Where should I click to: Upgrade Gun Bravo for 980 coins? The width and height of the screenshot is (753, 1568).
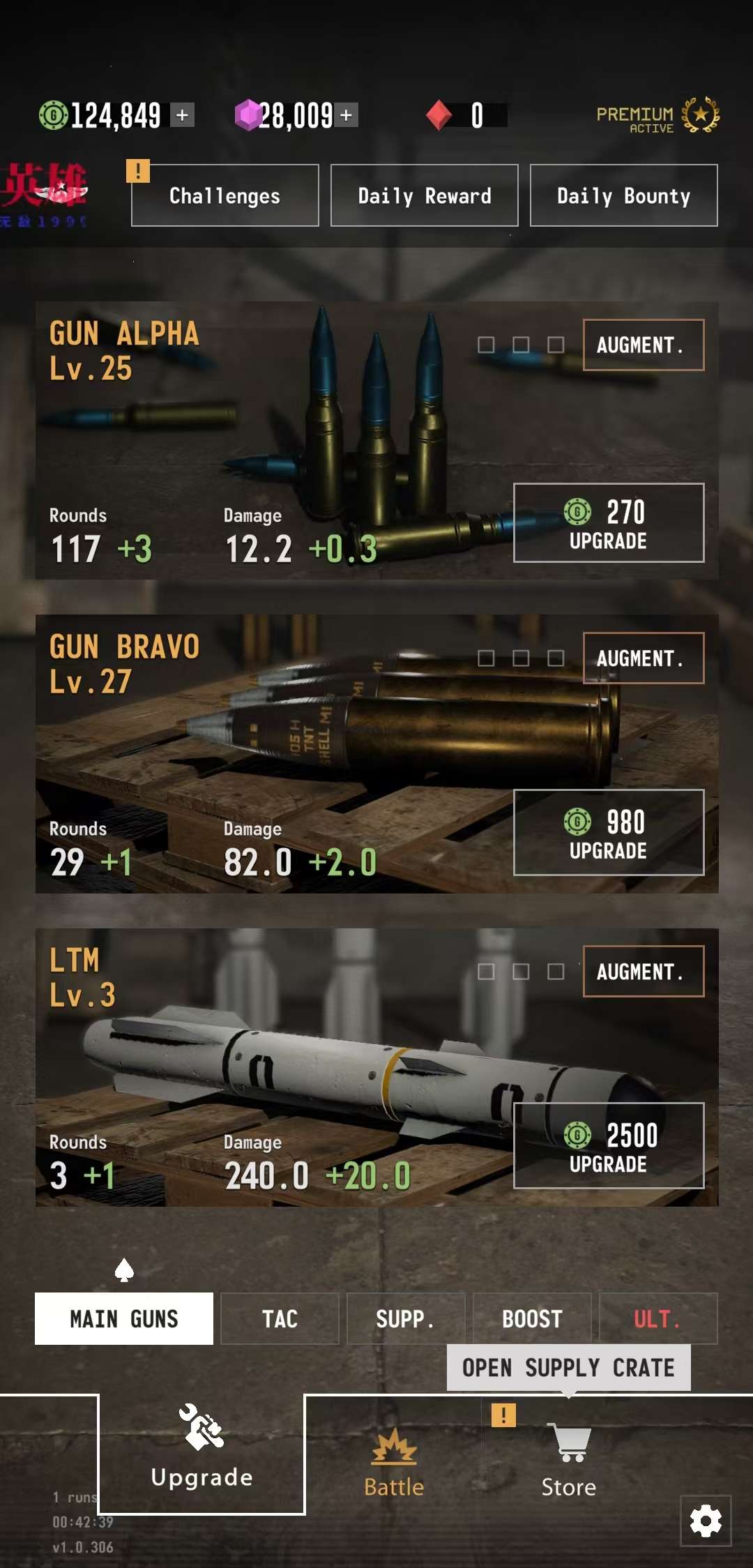tap(608, 832)
